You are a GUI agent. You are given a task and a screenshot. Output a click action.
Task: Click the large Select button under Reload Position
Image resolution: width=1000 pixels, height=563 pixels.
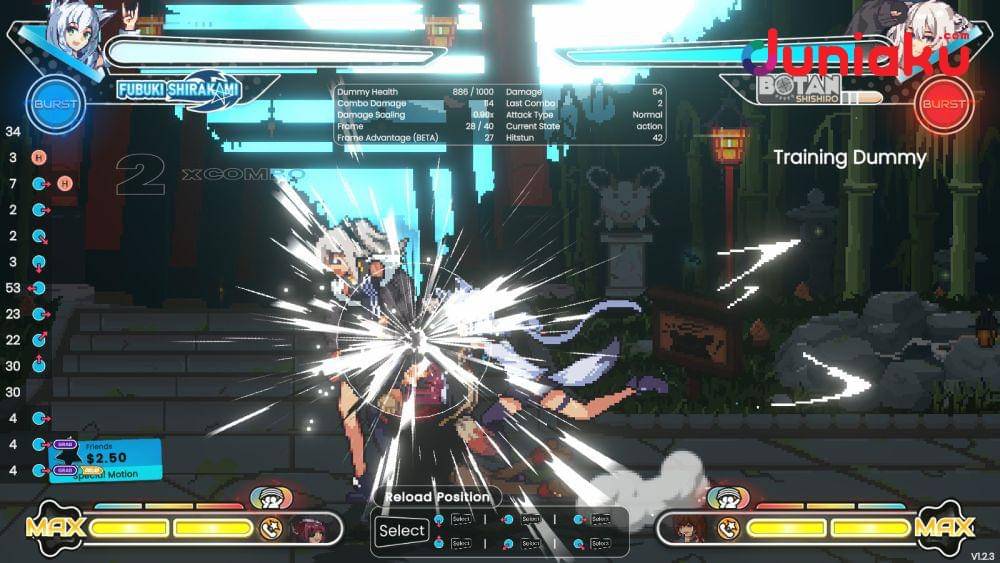point(402,531)
